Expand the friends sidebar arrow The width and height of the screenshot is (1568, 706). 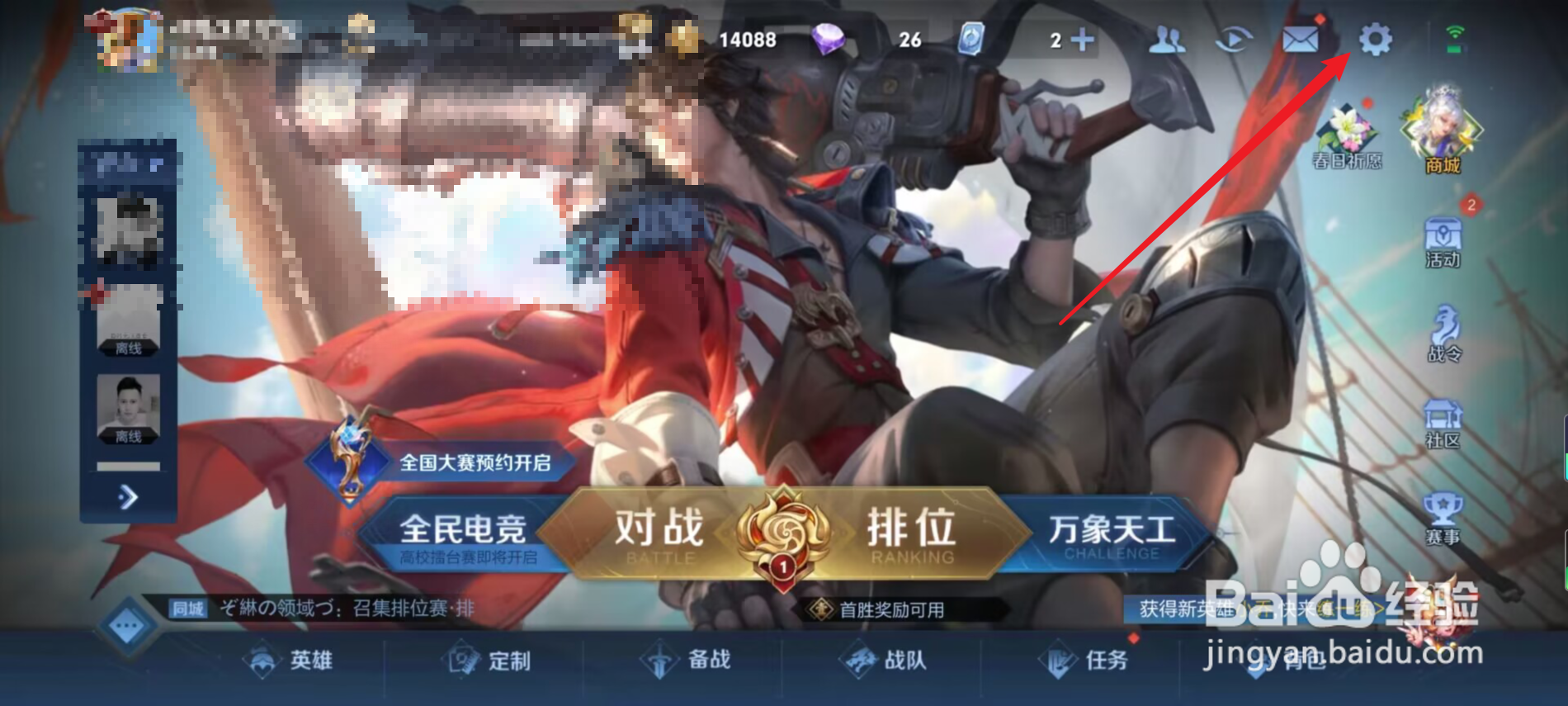pyautogui.click(x=129, y=495)
